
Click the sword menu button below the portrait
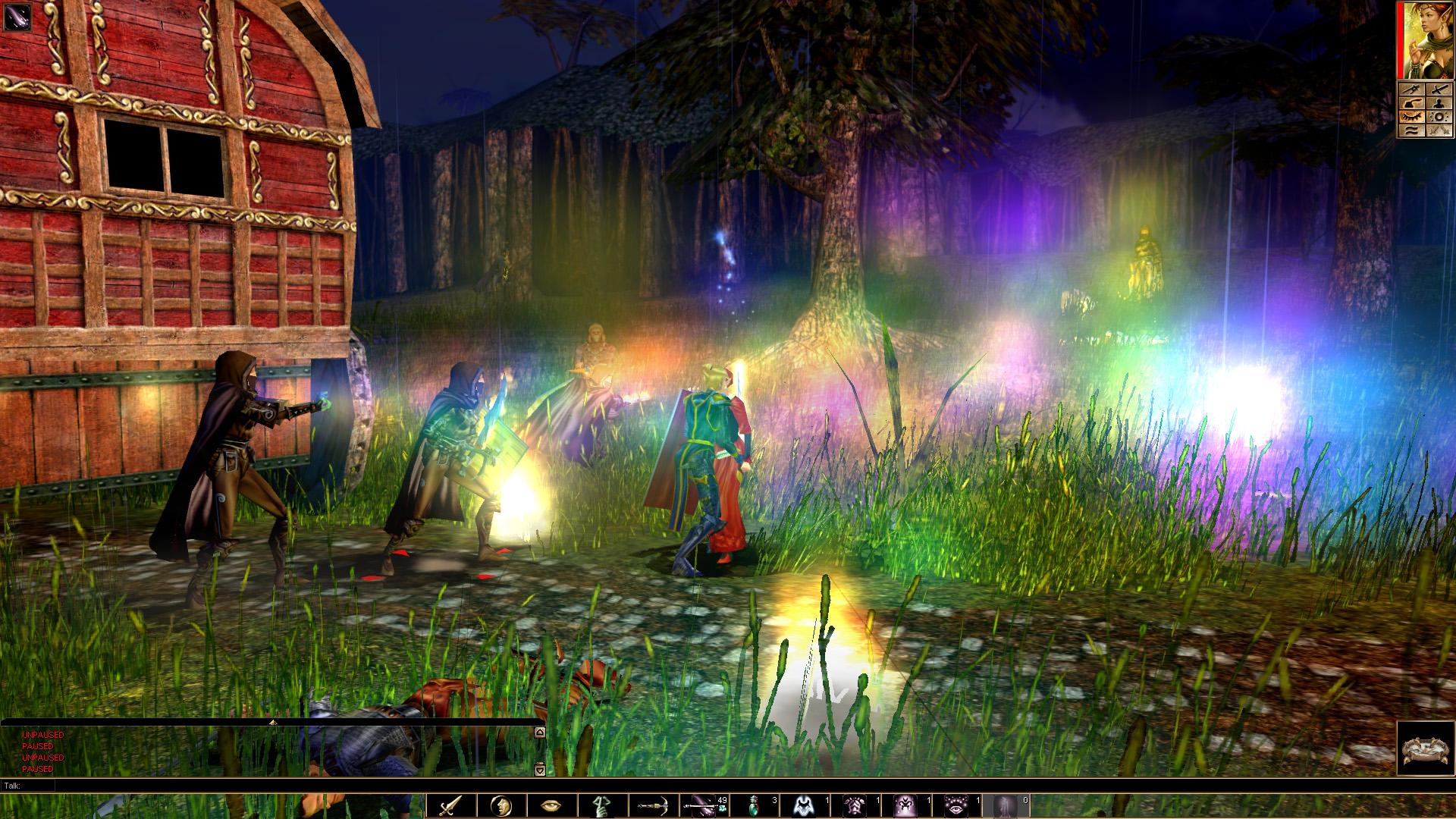point(1439,89)
